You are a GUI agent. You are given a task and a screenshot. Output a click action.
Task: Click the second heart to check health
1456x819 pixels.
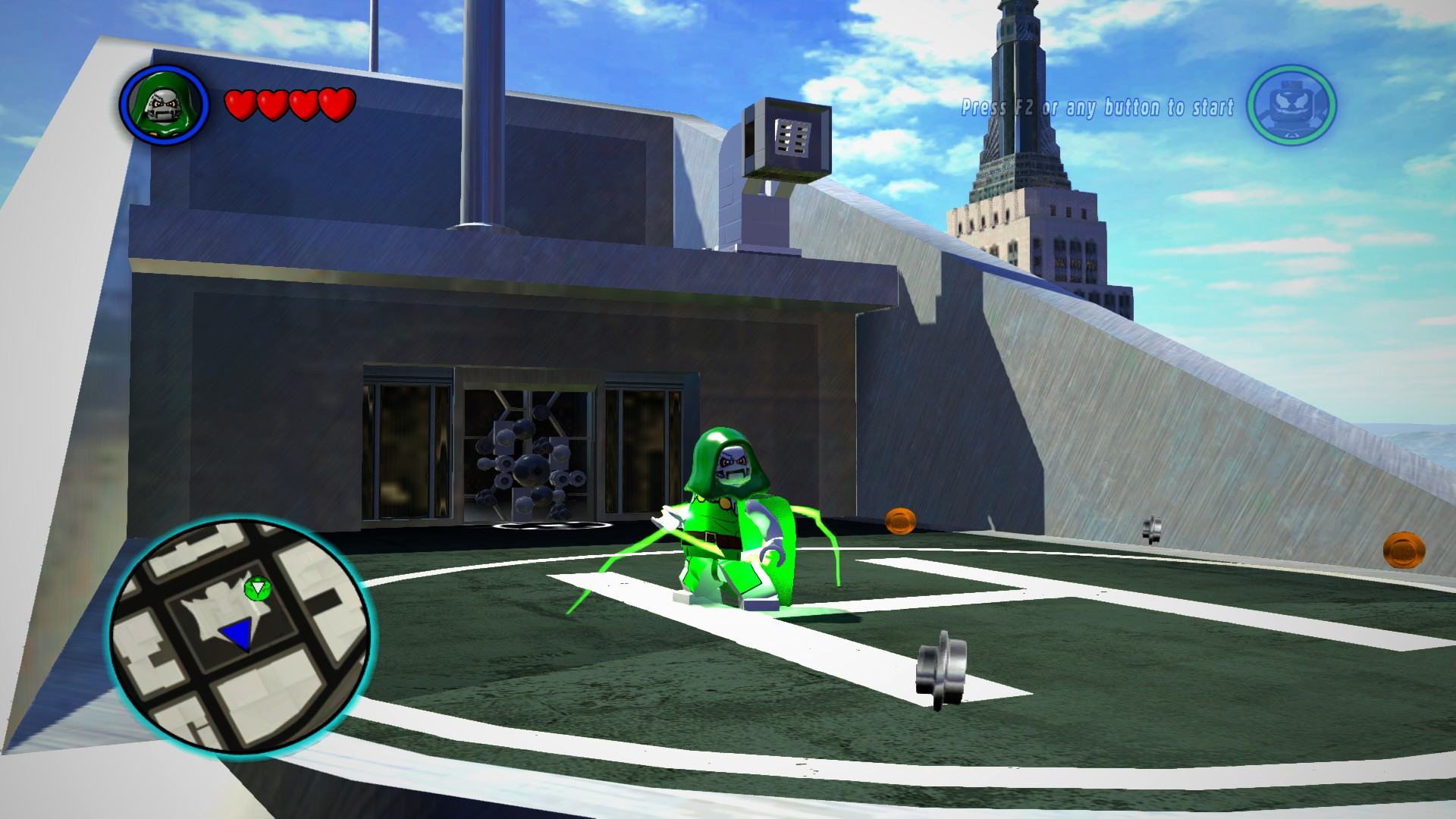coord(271,105)
